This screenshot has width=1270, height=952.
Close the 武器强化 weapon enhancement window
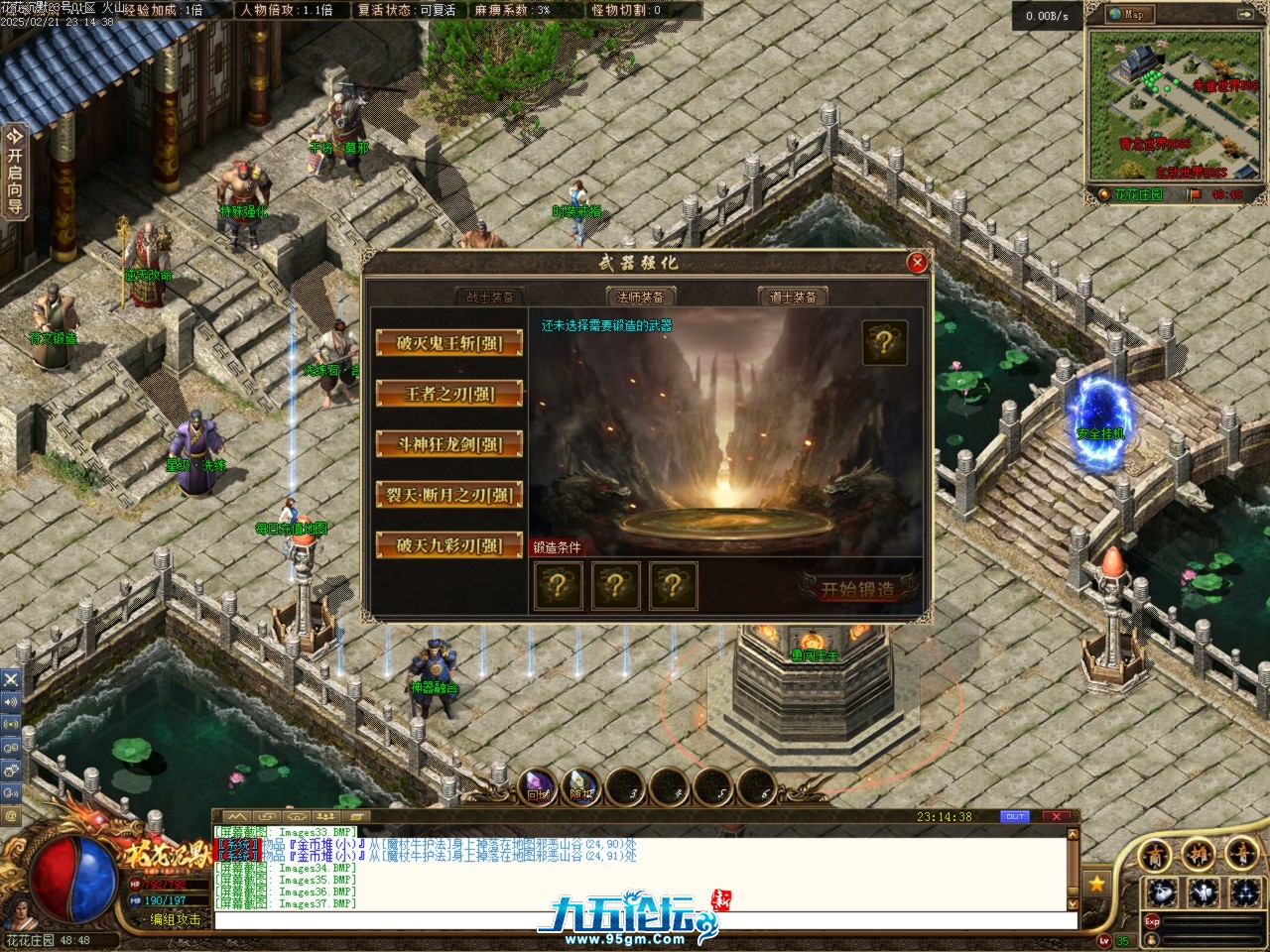tap(917, 263)
